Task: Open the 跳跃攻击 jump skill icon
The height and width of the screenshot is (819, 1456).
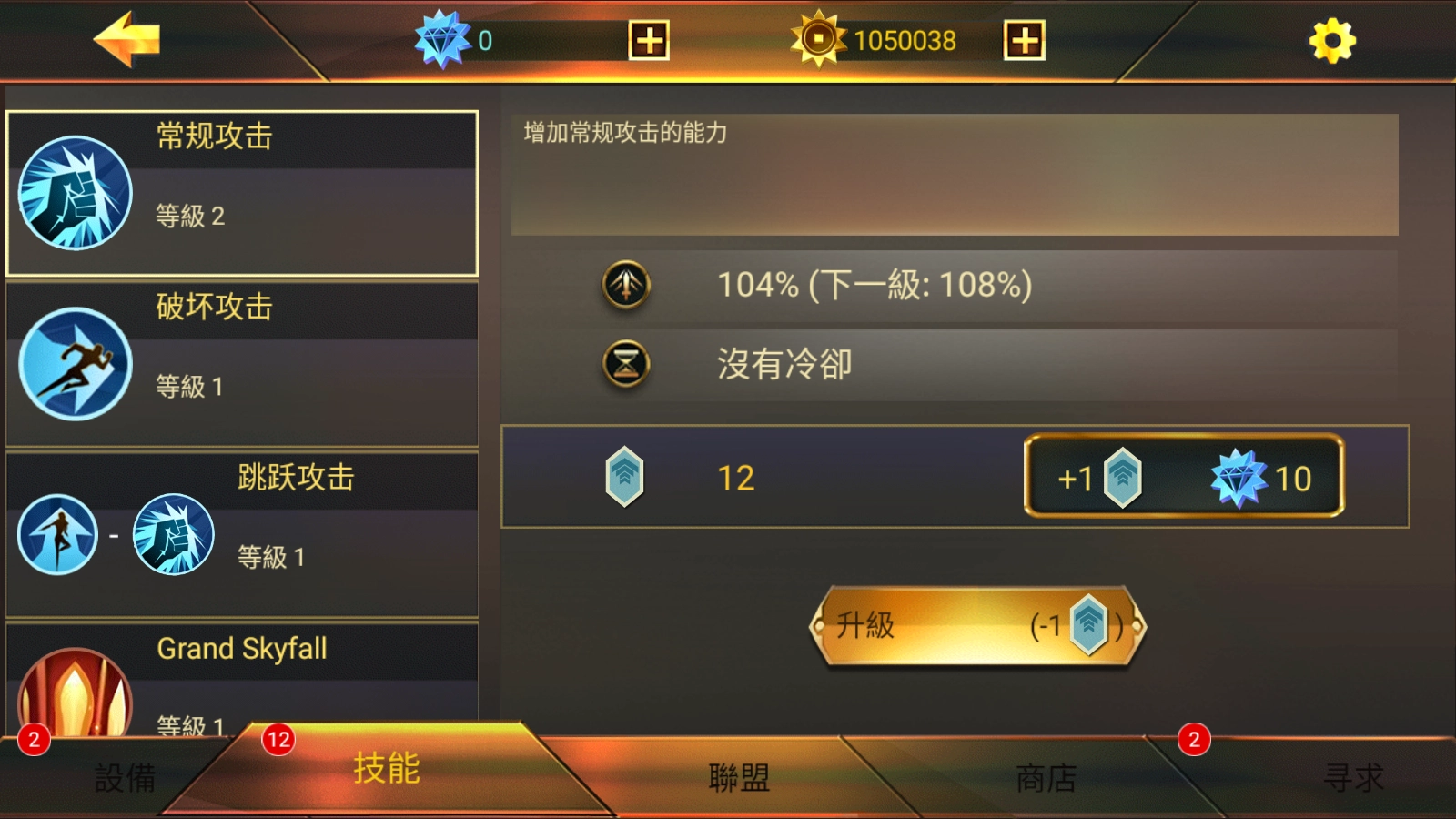Action: click(56, 535)
